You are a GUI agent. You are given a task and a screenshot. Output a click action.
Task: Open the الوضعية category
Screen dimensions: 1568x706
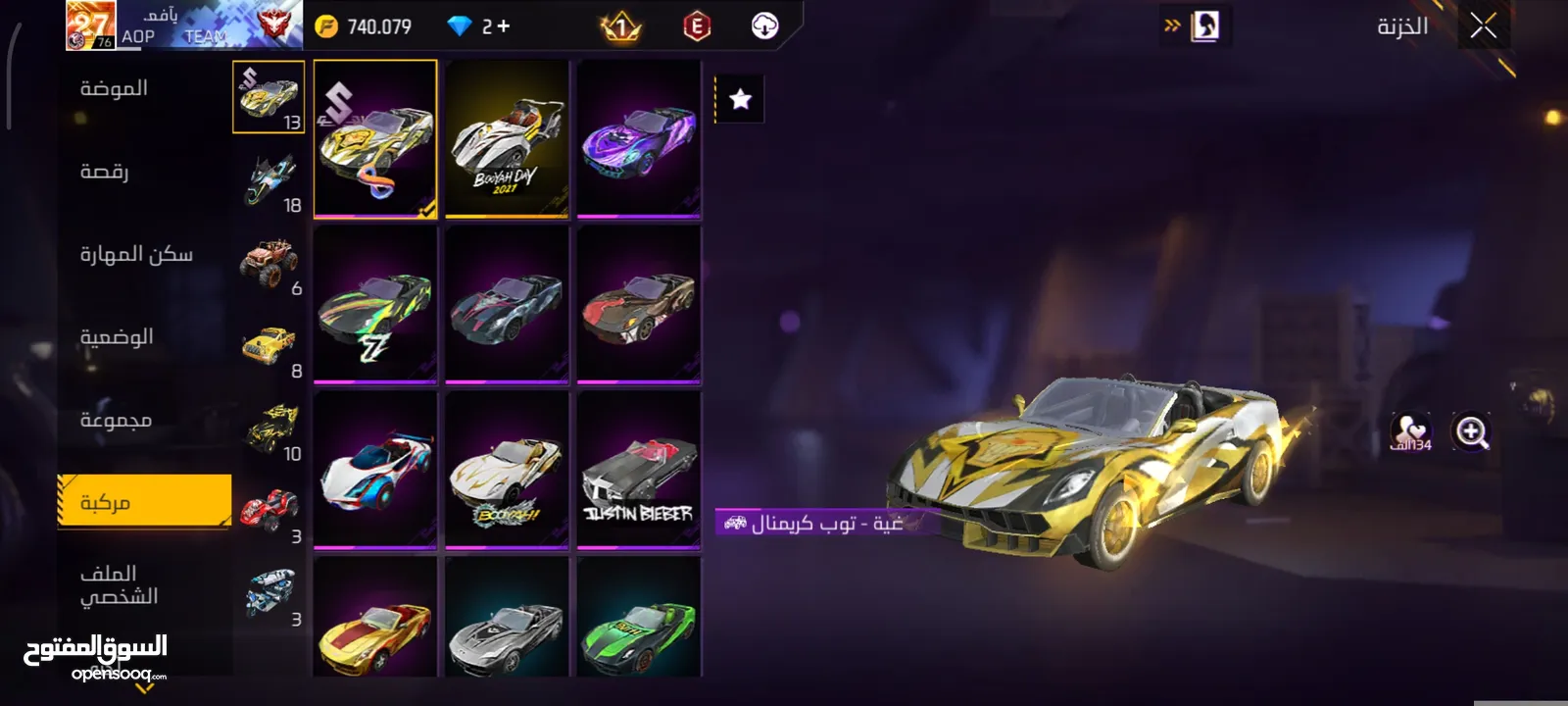[117, 337]
